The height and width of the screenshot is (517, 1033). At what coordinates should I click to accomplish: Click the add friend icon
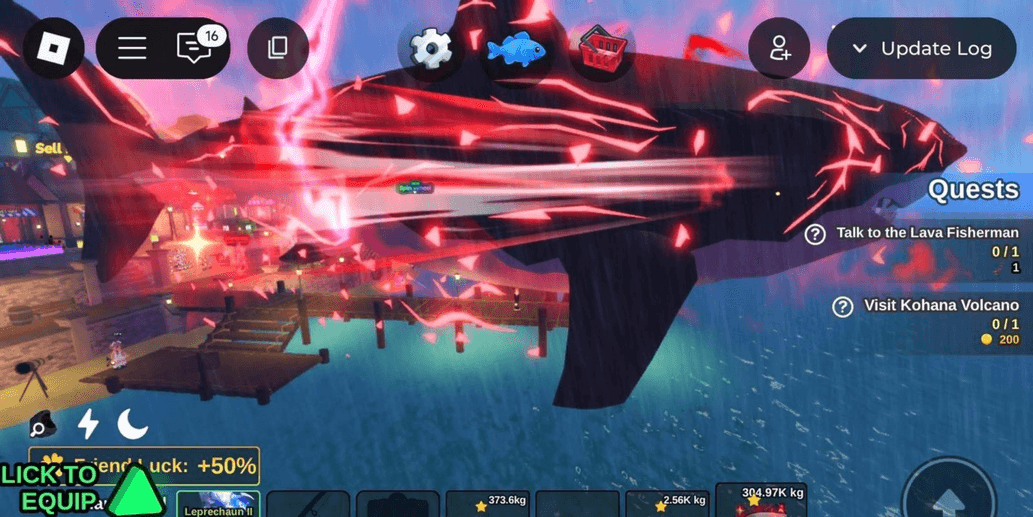coord(779,48)
